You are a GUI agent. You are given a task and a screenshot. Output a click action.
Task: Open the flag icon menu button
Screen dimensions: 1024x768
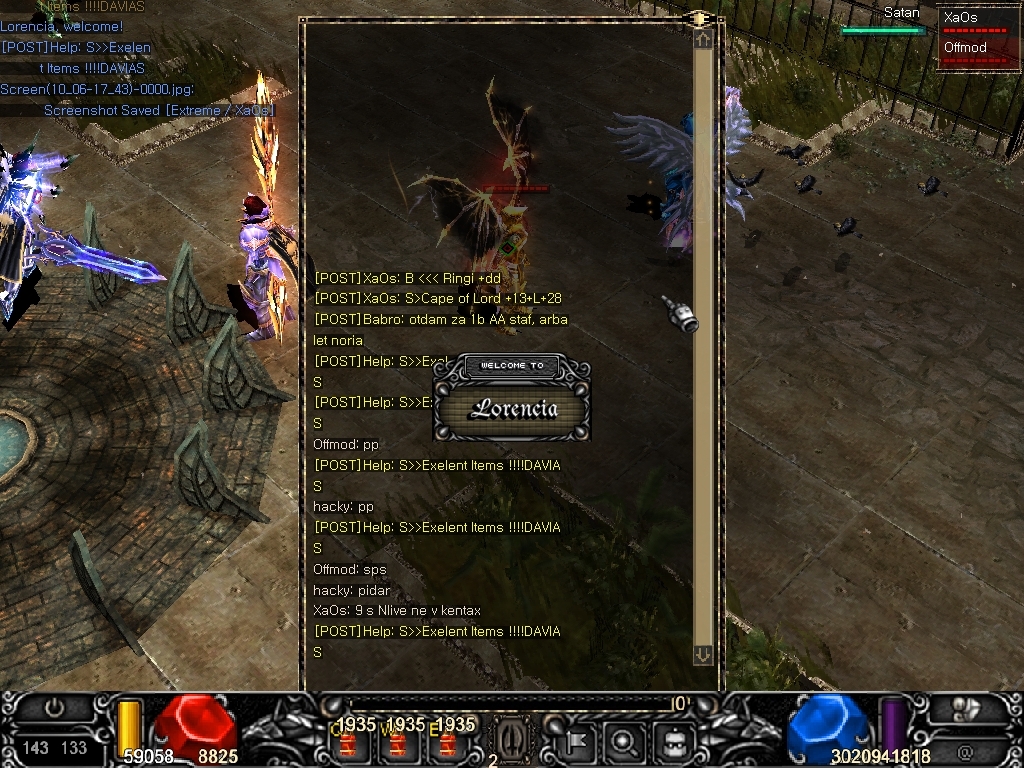pyautogui.click(x=578, y=742)
